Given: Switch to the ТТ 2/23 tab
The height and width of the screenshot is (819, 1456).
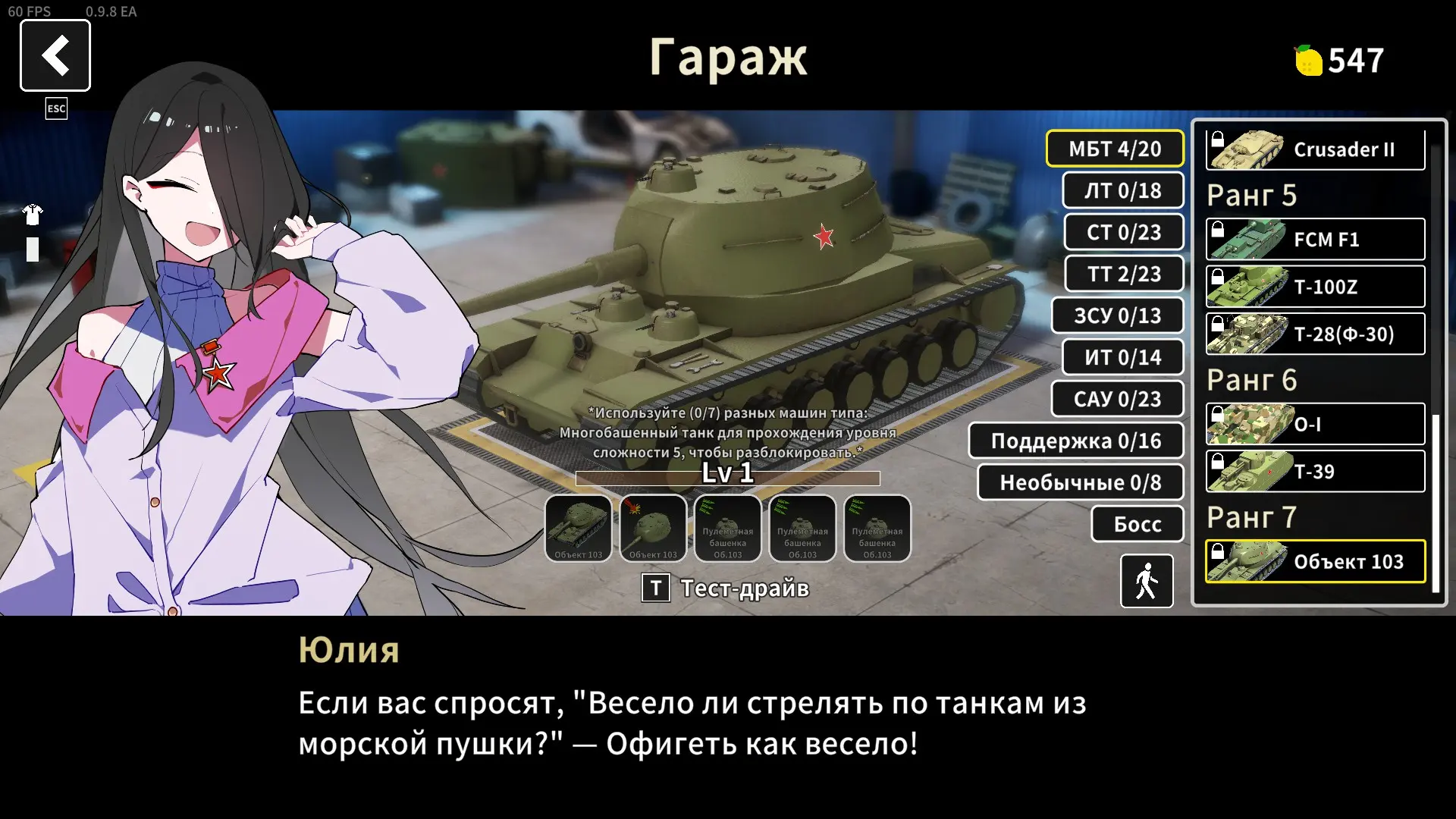Looking at the screenshot, I should (x=1125, y=274).
